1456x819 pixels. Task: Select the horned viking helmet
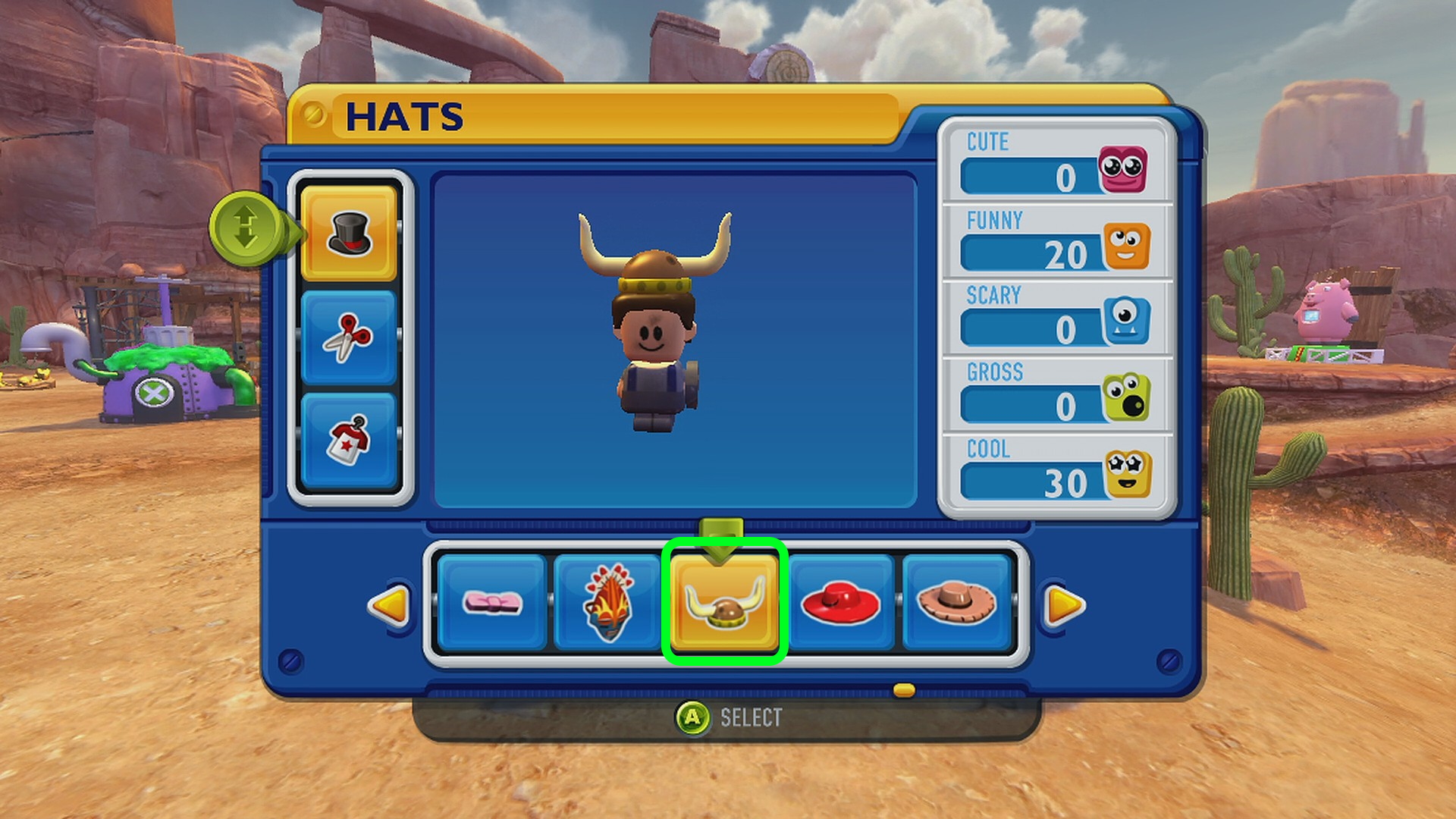pyautogui.click(x=724, y=603)
